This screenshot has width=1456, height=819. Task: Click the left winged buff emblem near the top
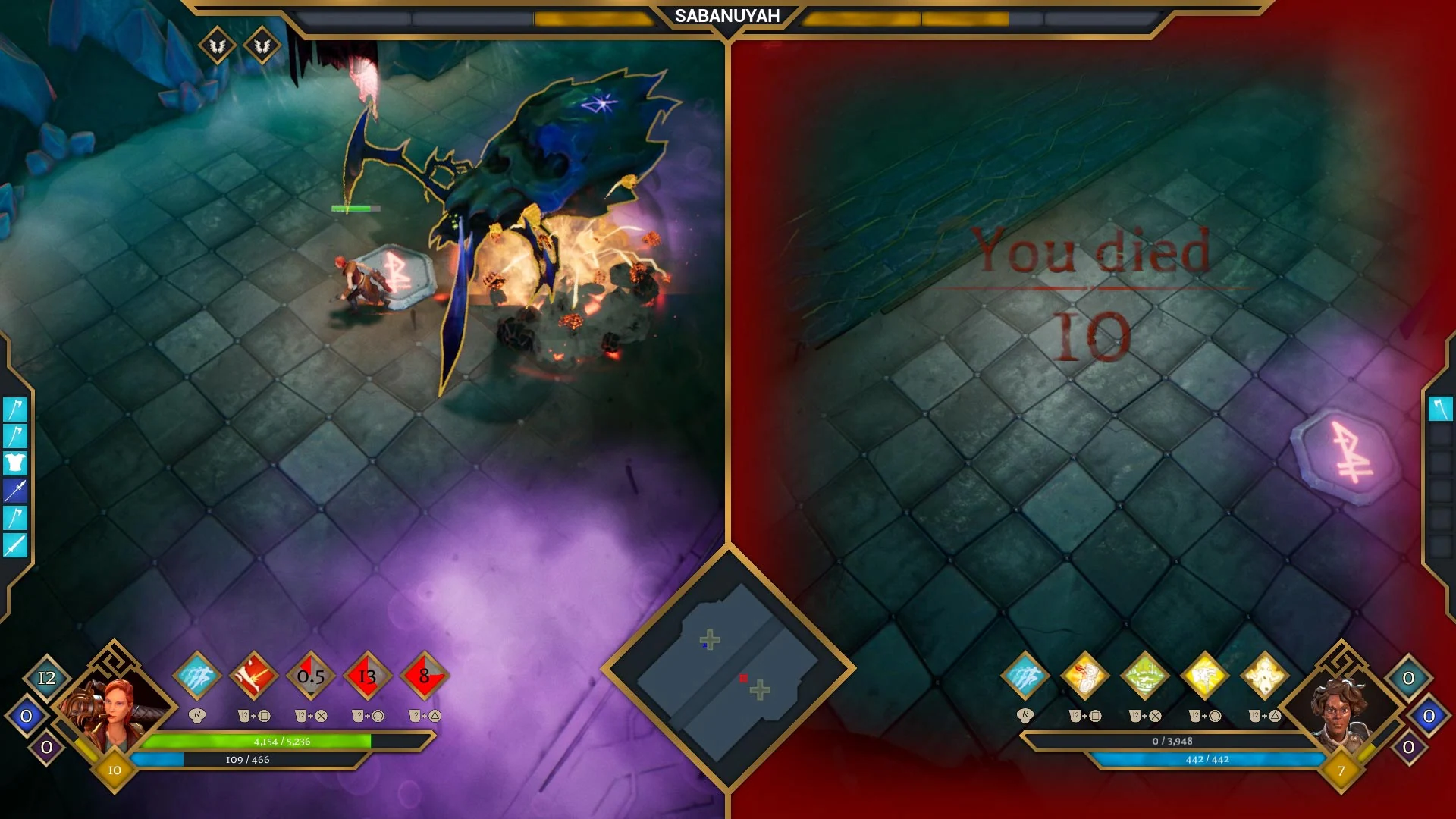(x=216, y=45)
